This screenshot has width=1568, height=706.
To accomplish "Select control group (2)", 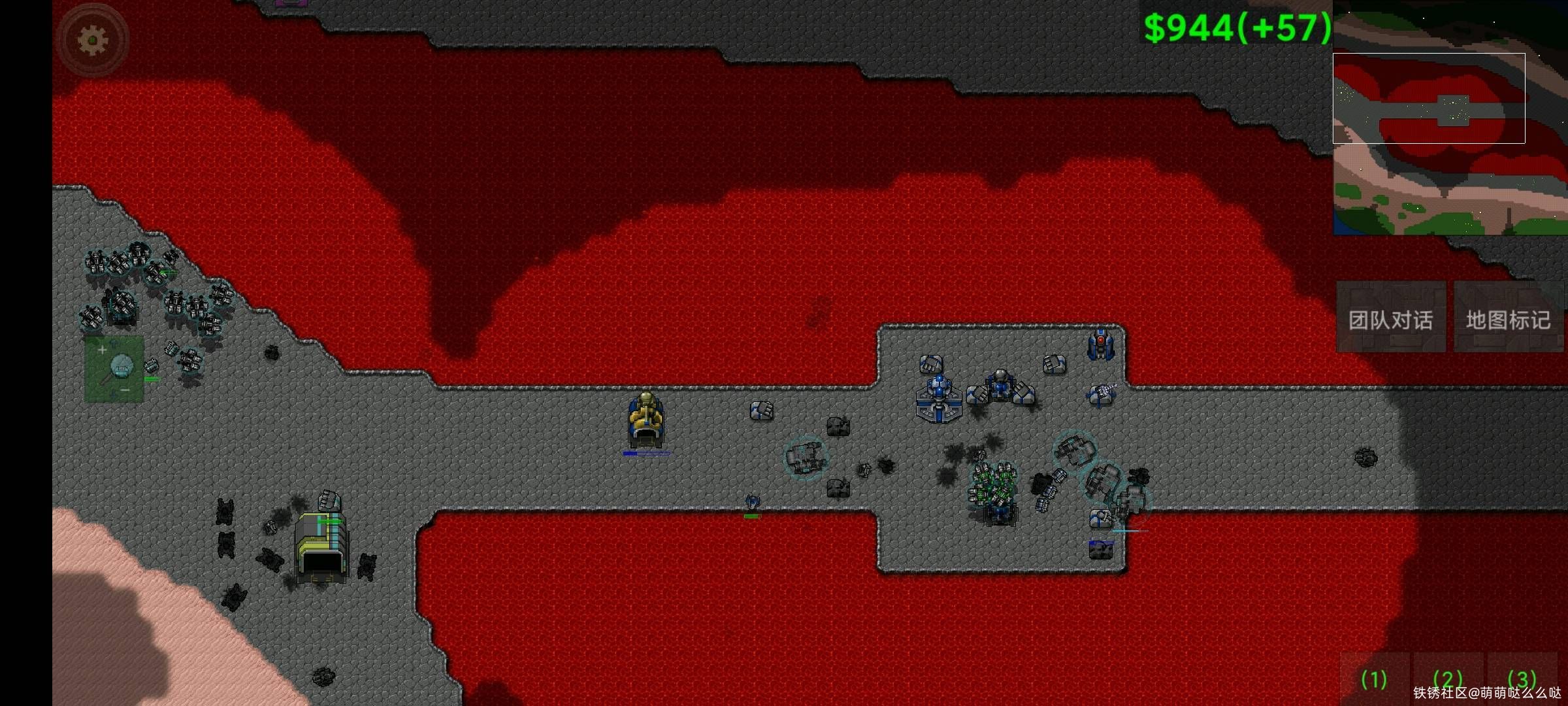I will tap(1448, 680).
